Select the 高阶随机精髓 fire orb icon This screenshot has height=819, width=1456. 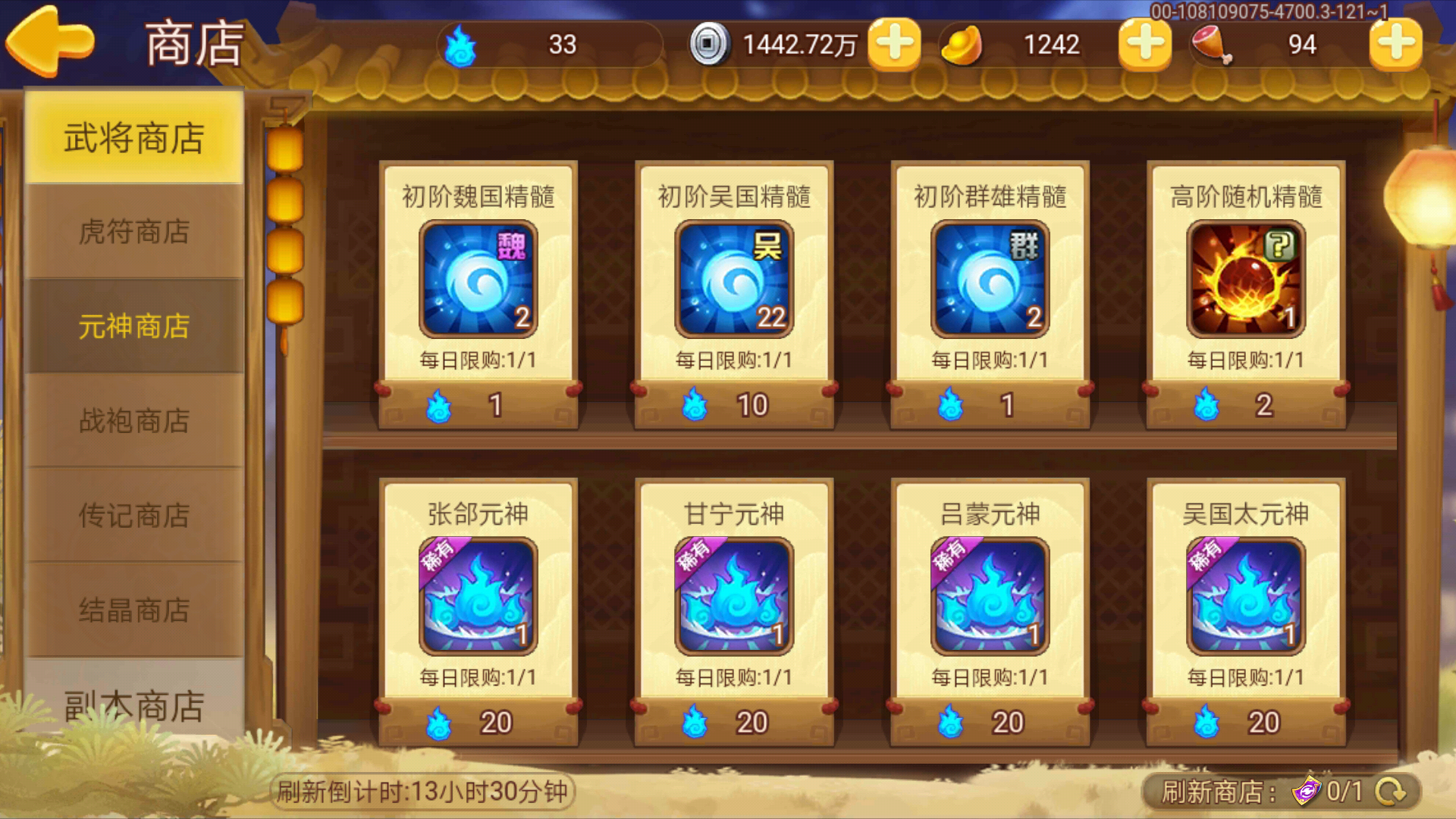[x=1244, y=278]
